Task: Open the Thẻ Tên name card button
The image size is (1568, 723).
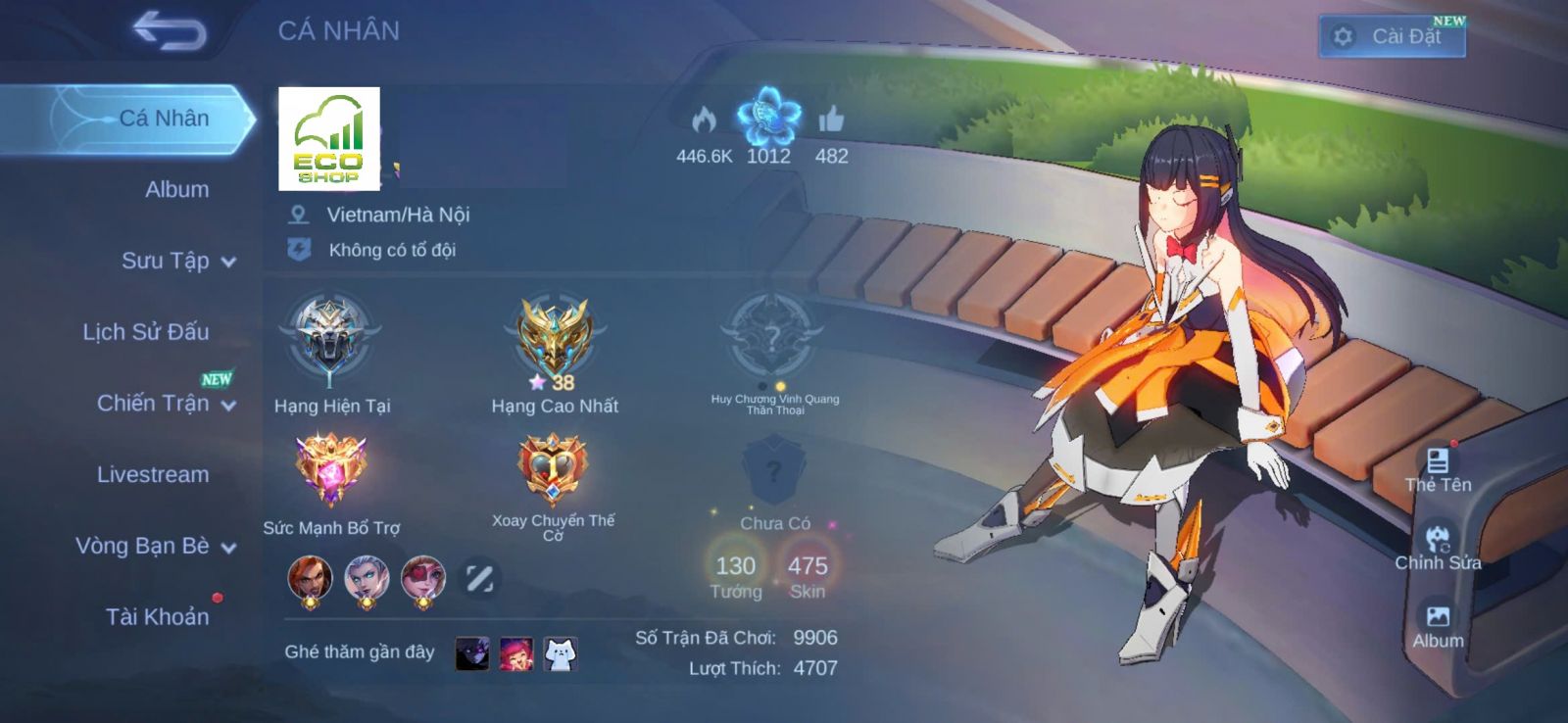Action: 1438,468
